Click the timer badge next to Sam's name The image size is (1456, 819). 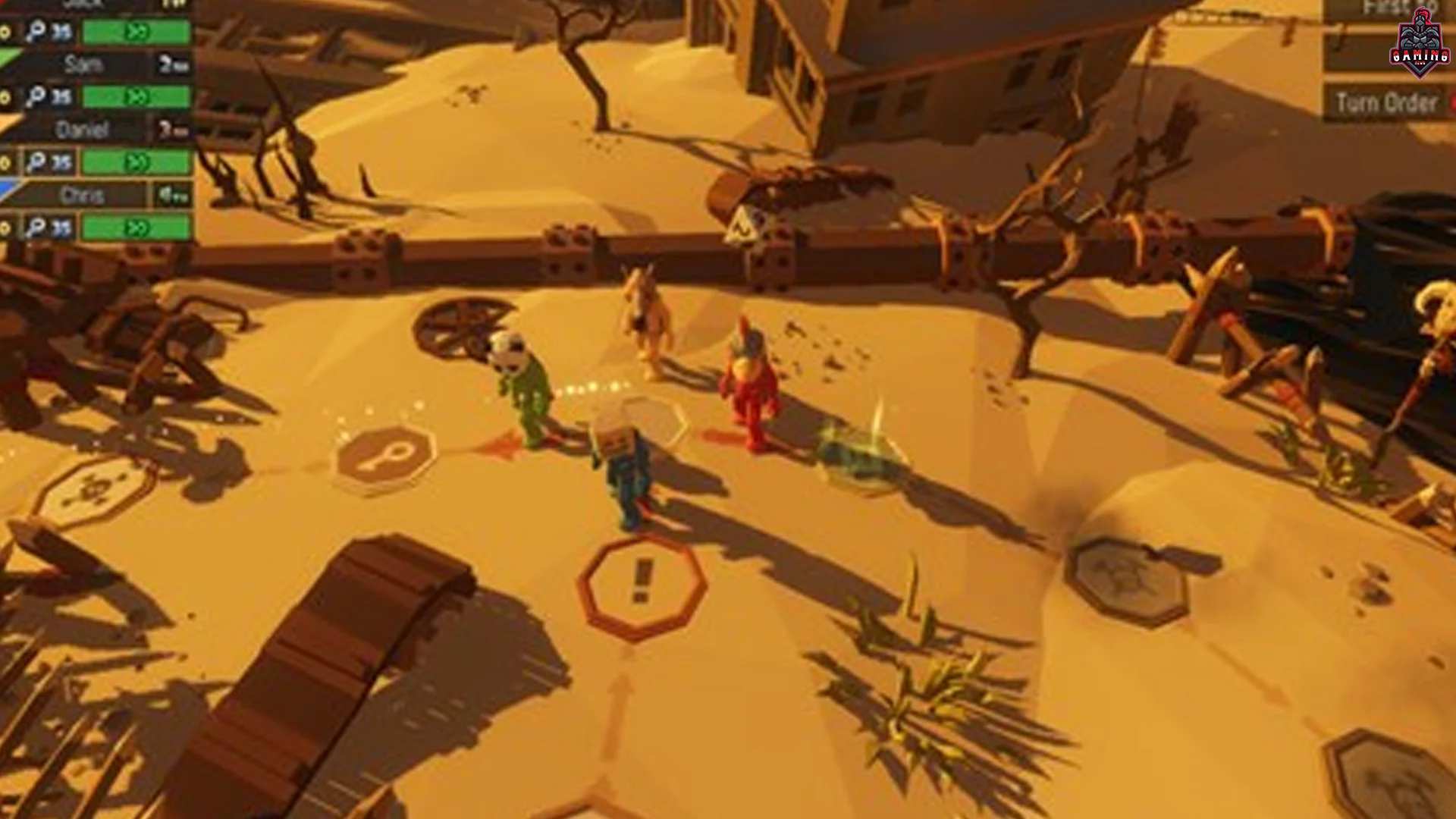tap(170, 64)
